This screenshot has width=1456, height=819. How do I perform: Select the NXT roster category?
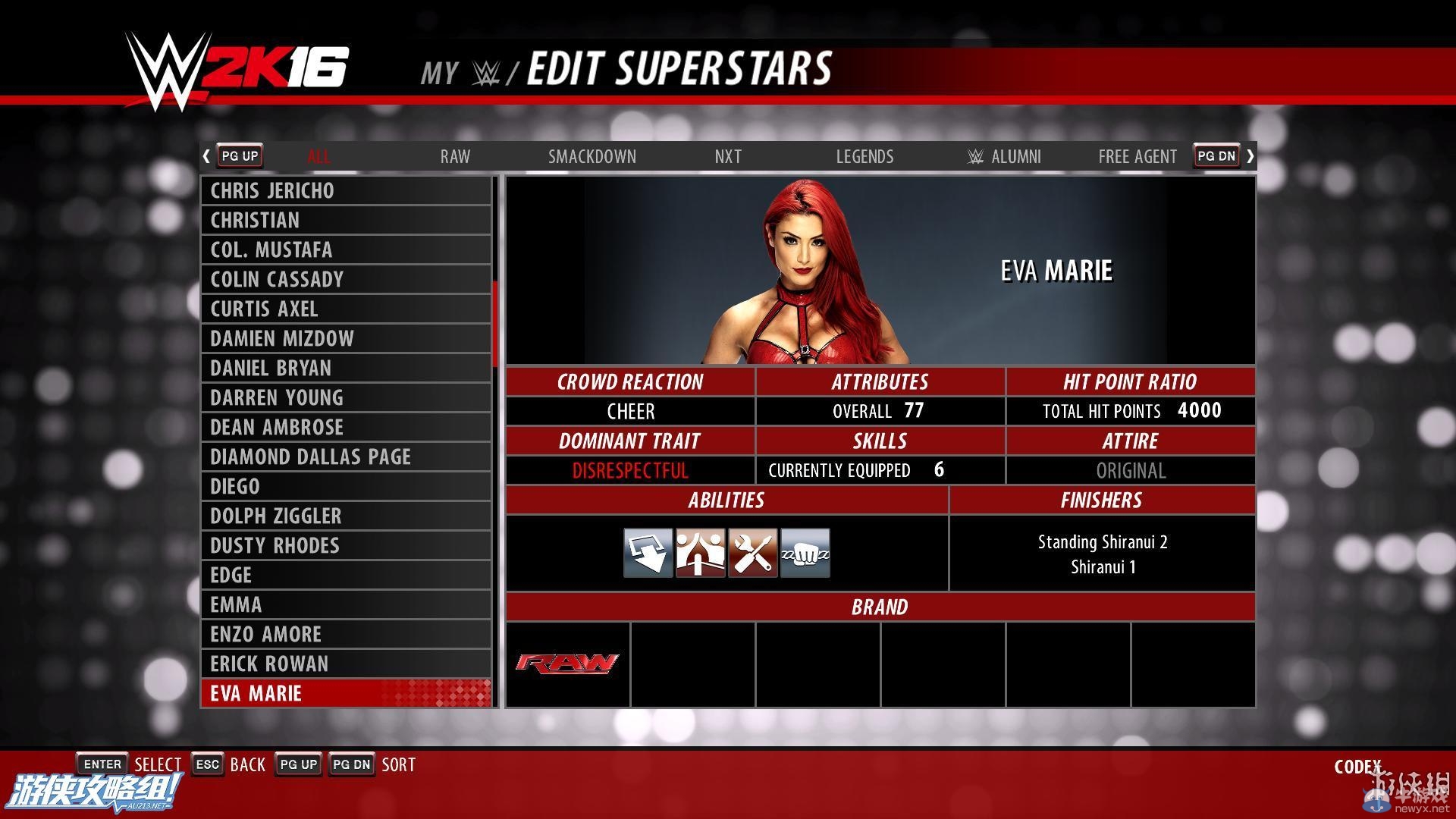727,156
